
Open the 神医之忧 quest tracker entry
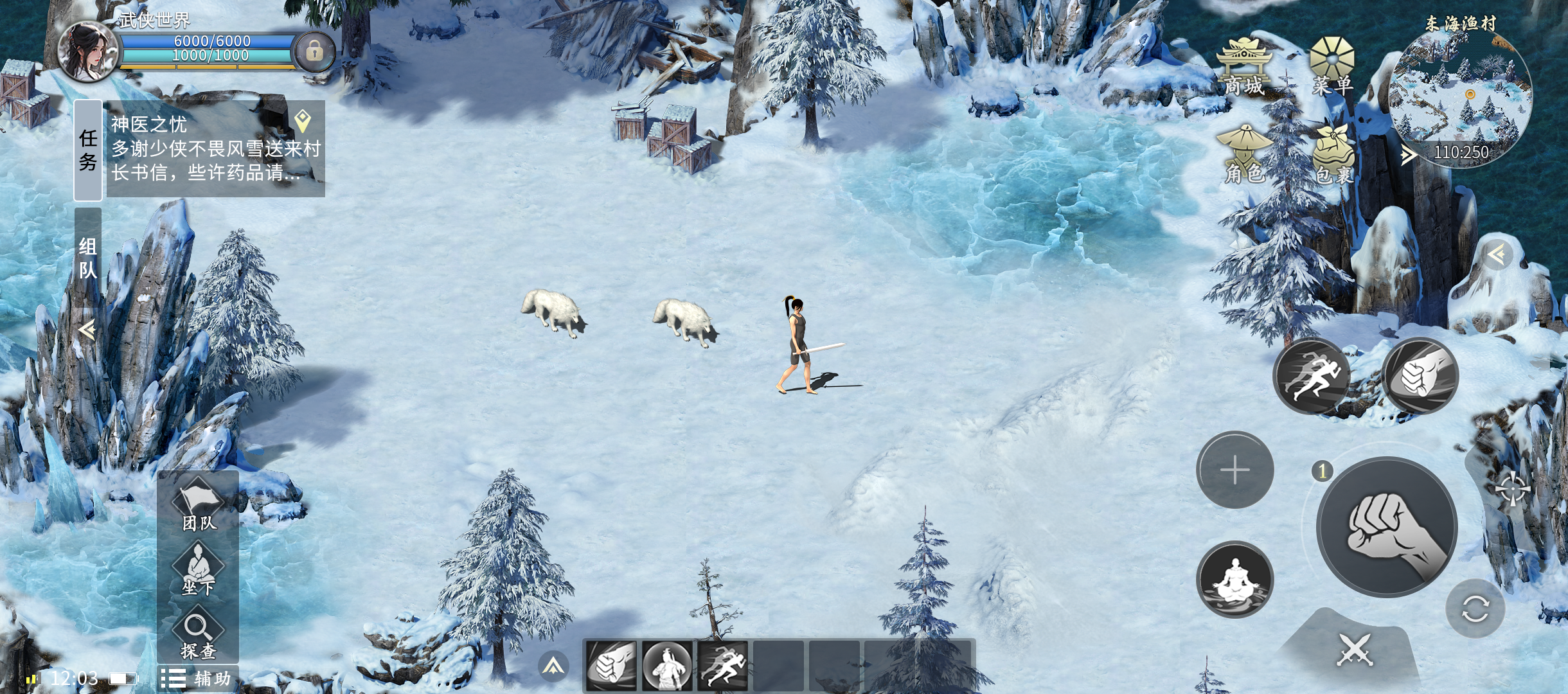click(215, 149)
